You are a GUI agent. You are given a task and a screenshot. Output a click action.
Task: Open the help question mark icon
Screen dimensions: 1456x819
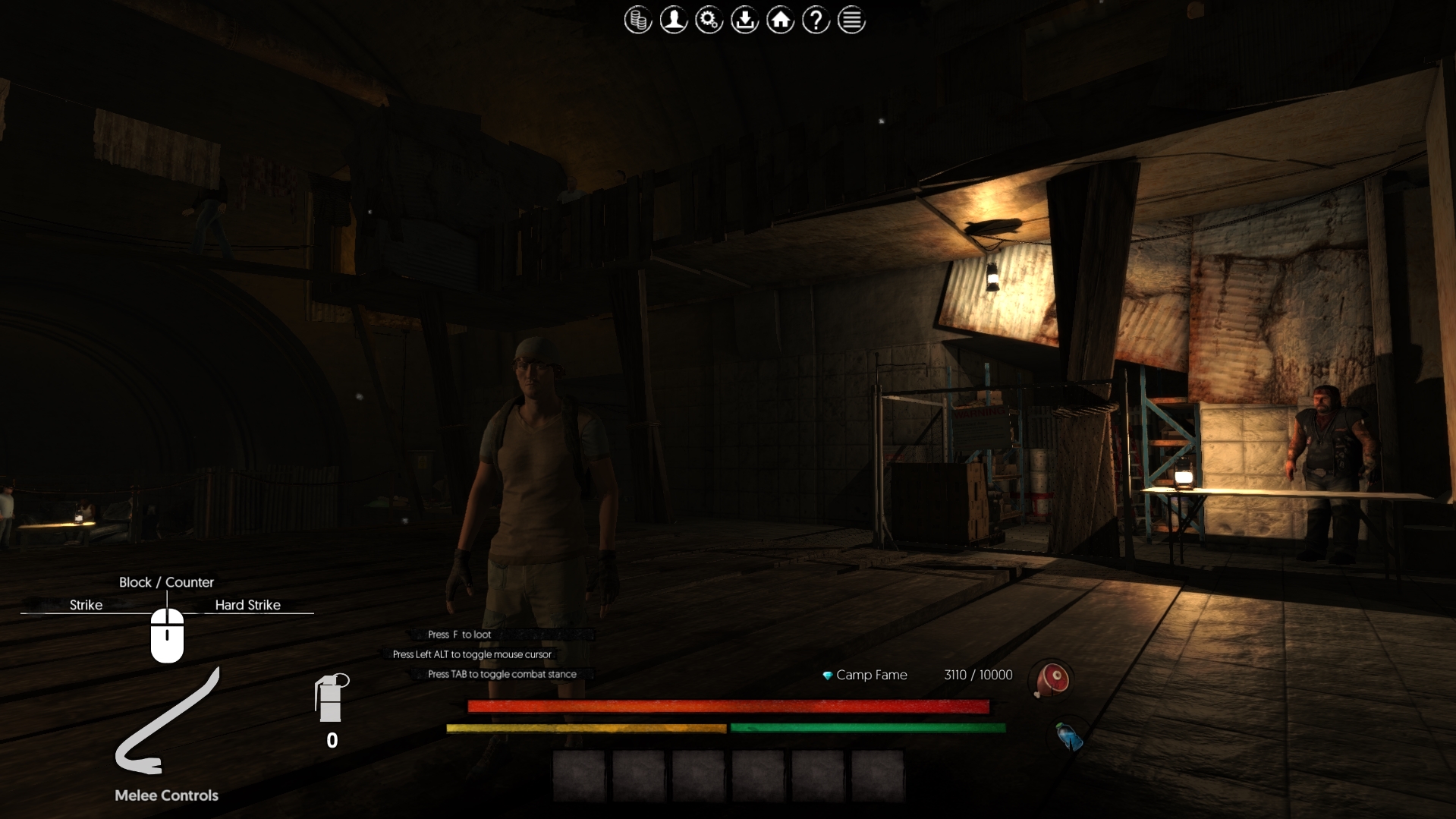(816, 20)
